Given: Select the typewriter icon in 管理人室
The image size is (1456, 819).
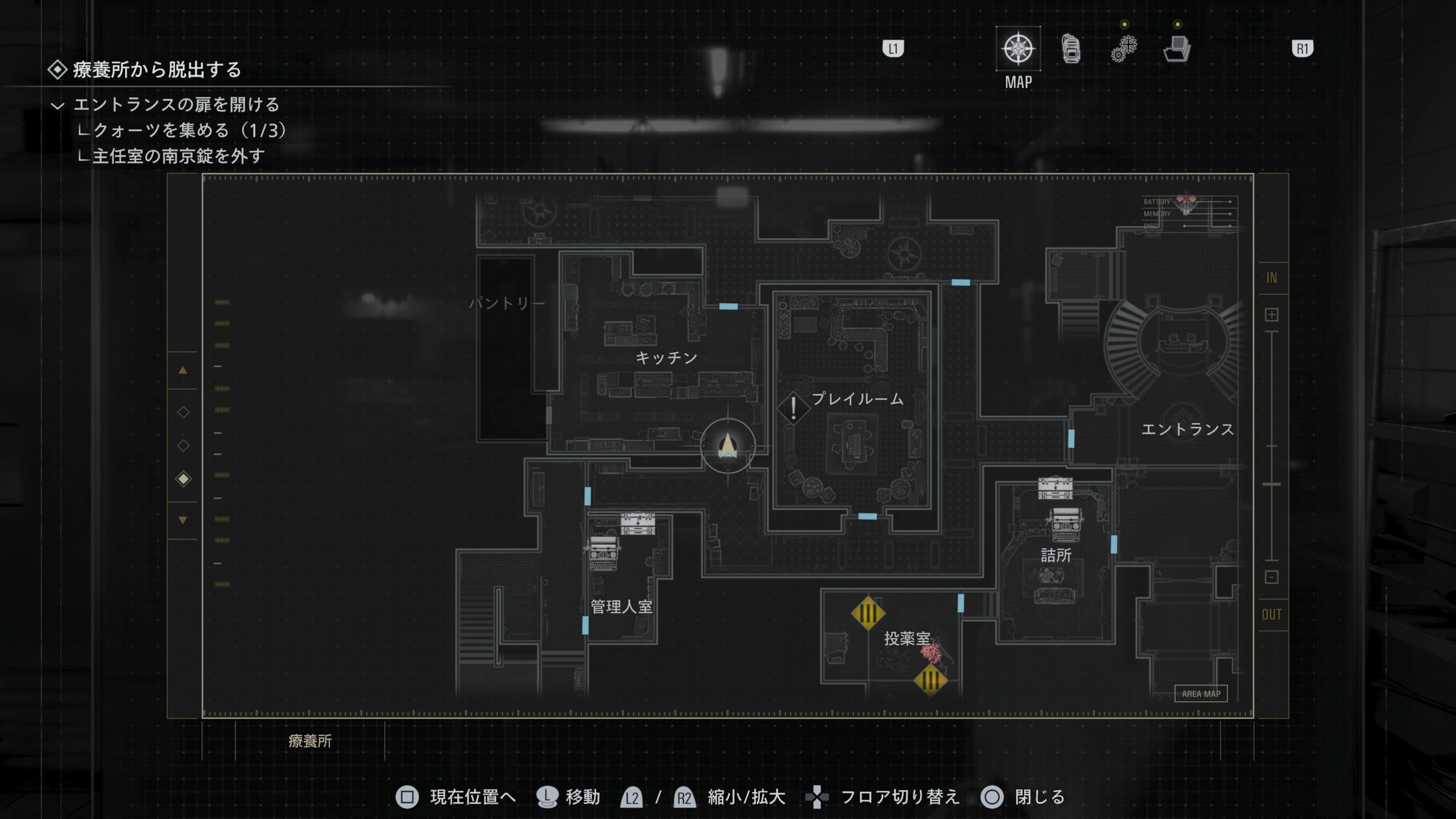Looking at the screenshot, I should (603, 553).
